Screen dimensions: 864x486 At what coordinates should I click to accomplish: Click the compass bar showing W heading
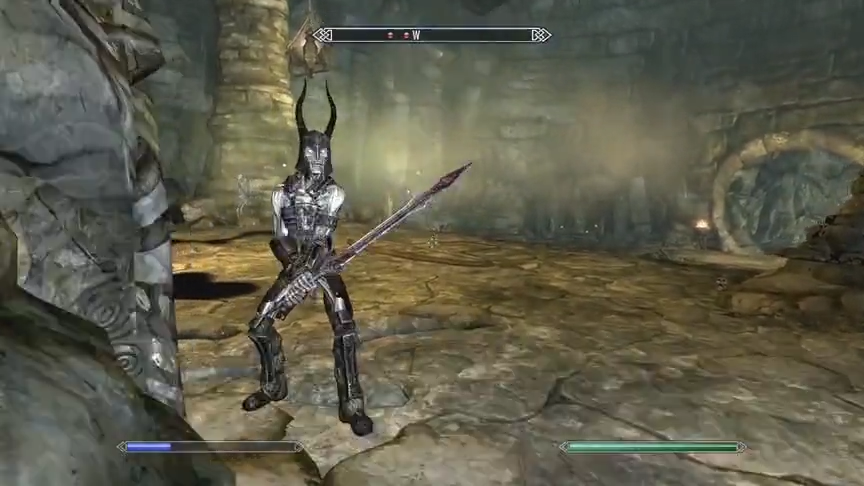click(431, 35)
